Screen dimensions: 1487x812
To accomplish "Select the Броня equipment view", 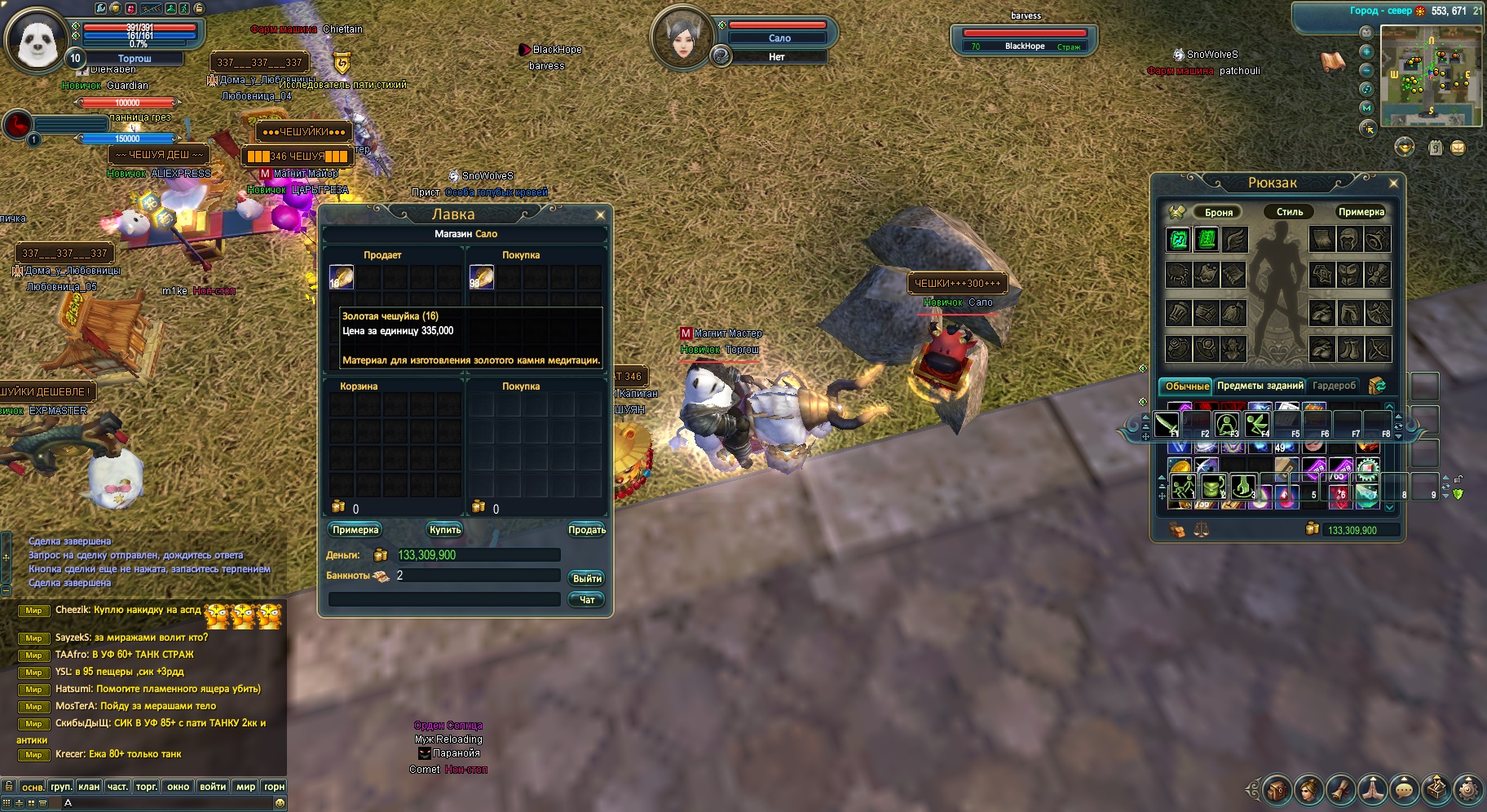I will (x=1218, y=212).
